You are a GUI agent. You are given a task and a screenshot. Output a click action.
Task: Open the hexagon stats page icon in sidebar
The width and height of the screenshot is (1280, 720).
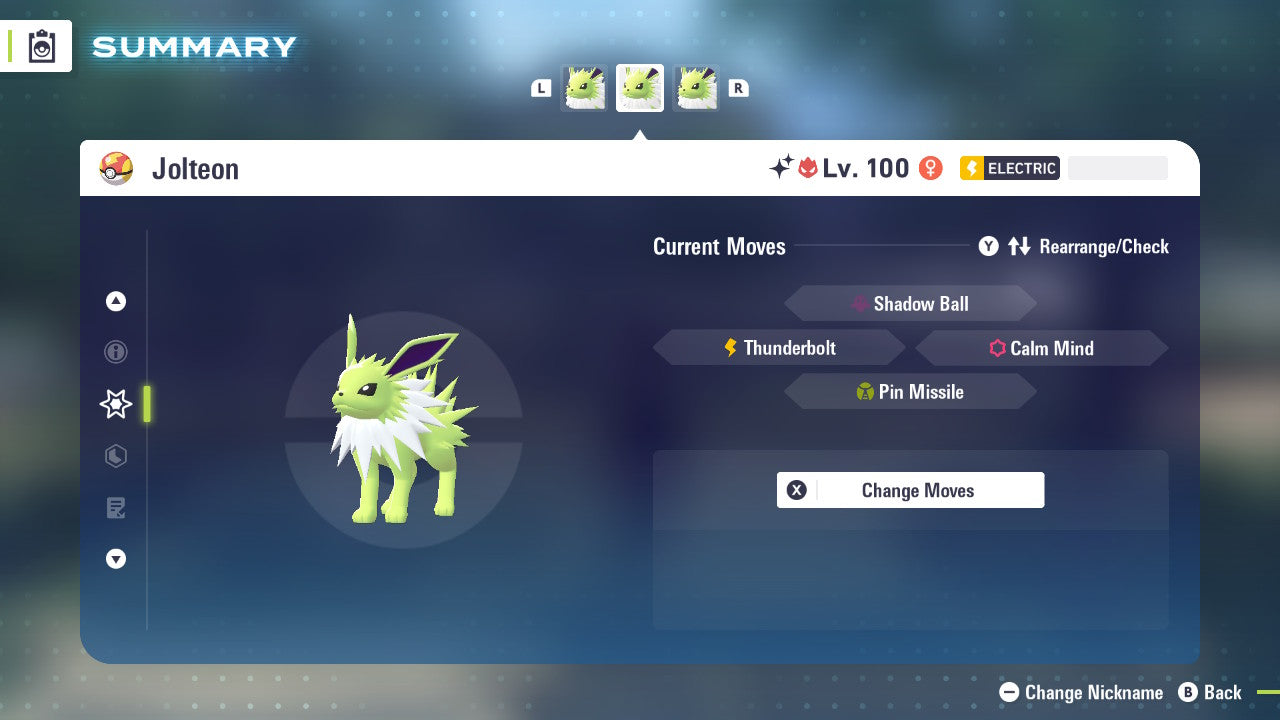click(x=115, y=456)
